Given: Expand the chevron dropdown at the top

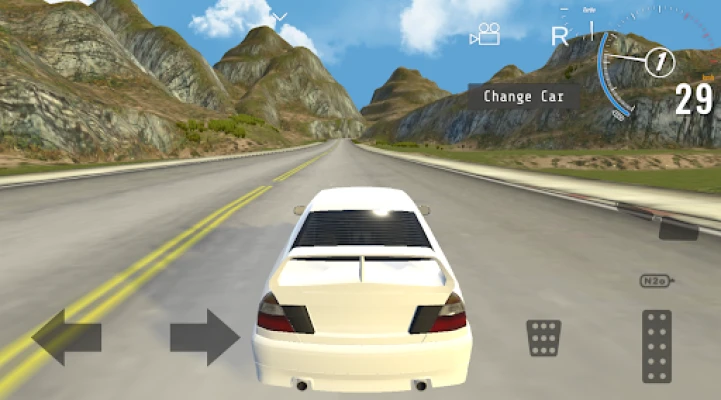Looking at the screenshot, I should tap(281, 17).
